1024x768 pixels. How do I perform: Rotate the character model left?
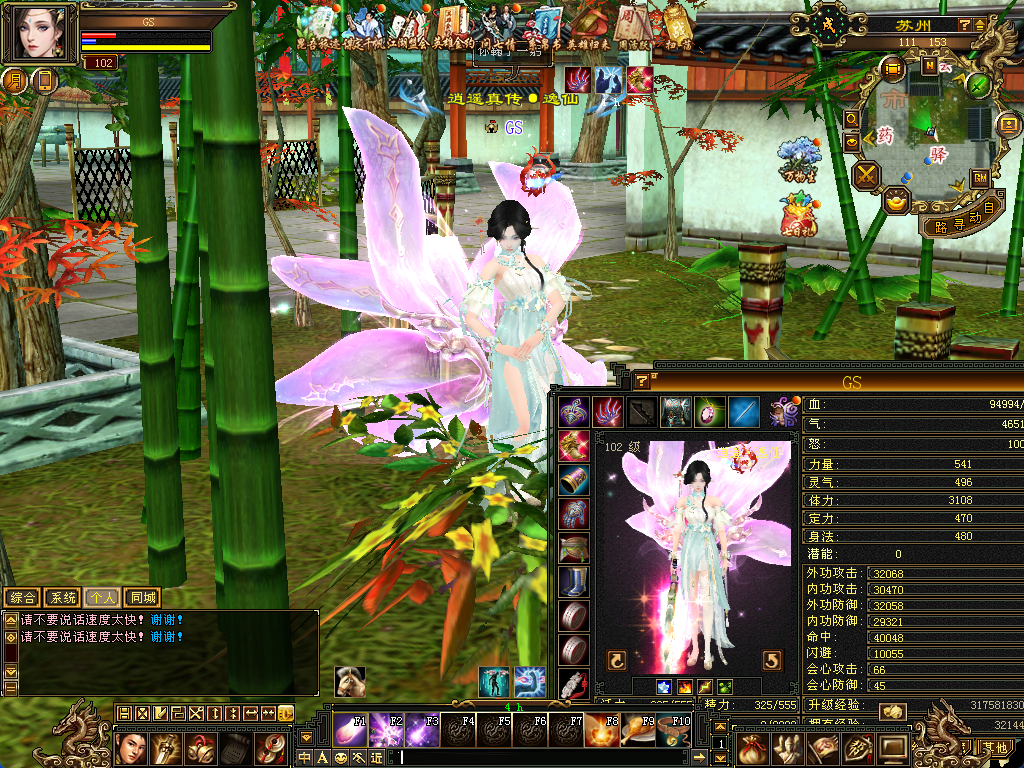click(x=617, y=660)
